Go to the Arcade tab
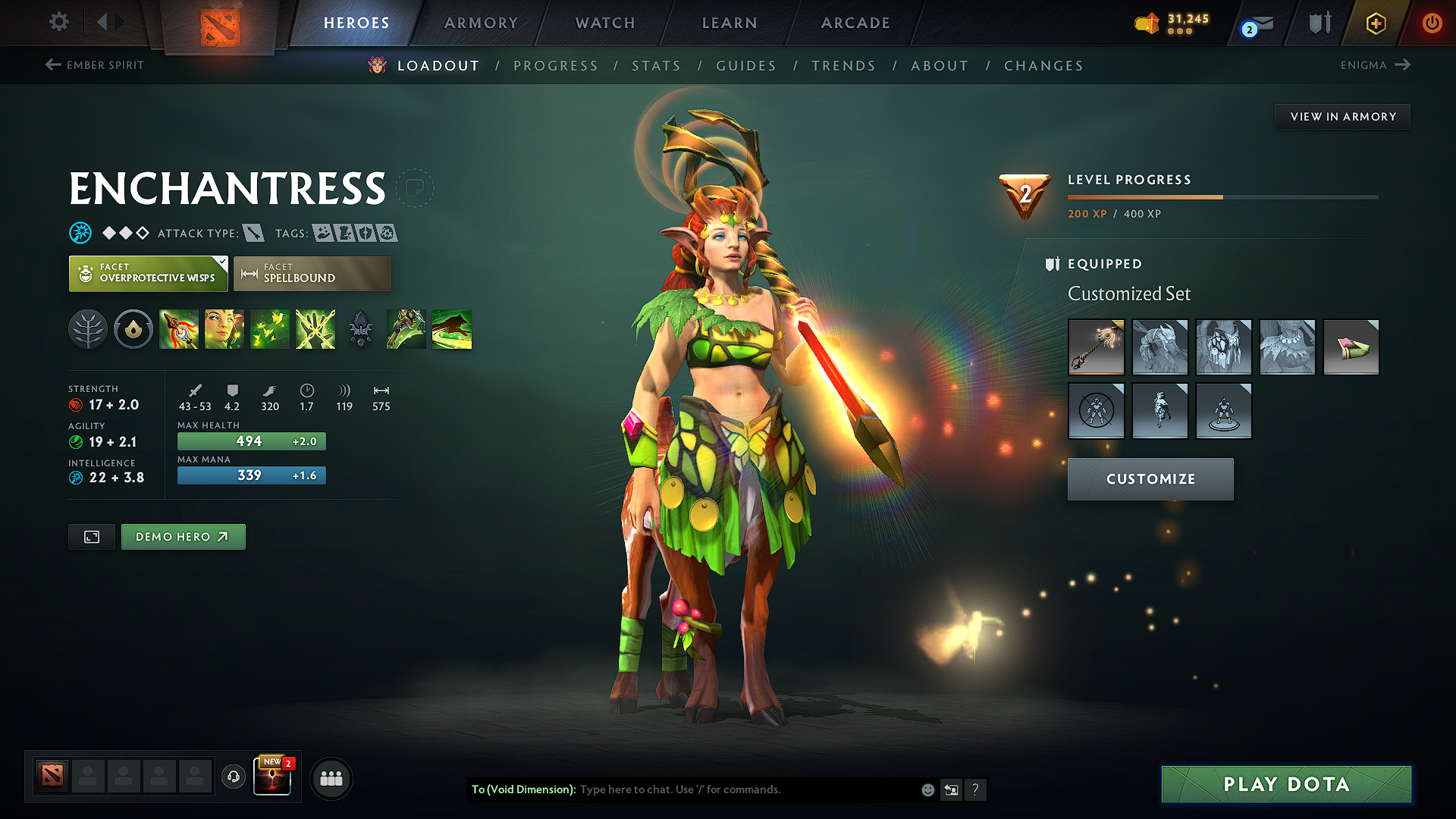 pyautogui.click(x=855, y=23)
